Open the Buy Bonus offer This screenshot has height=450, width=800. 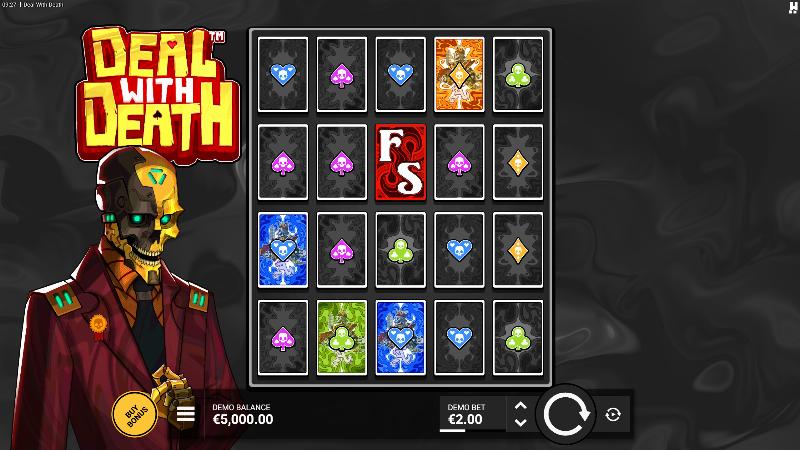coord(133,412)
